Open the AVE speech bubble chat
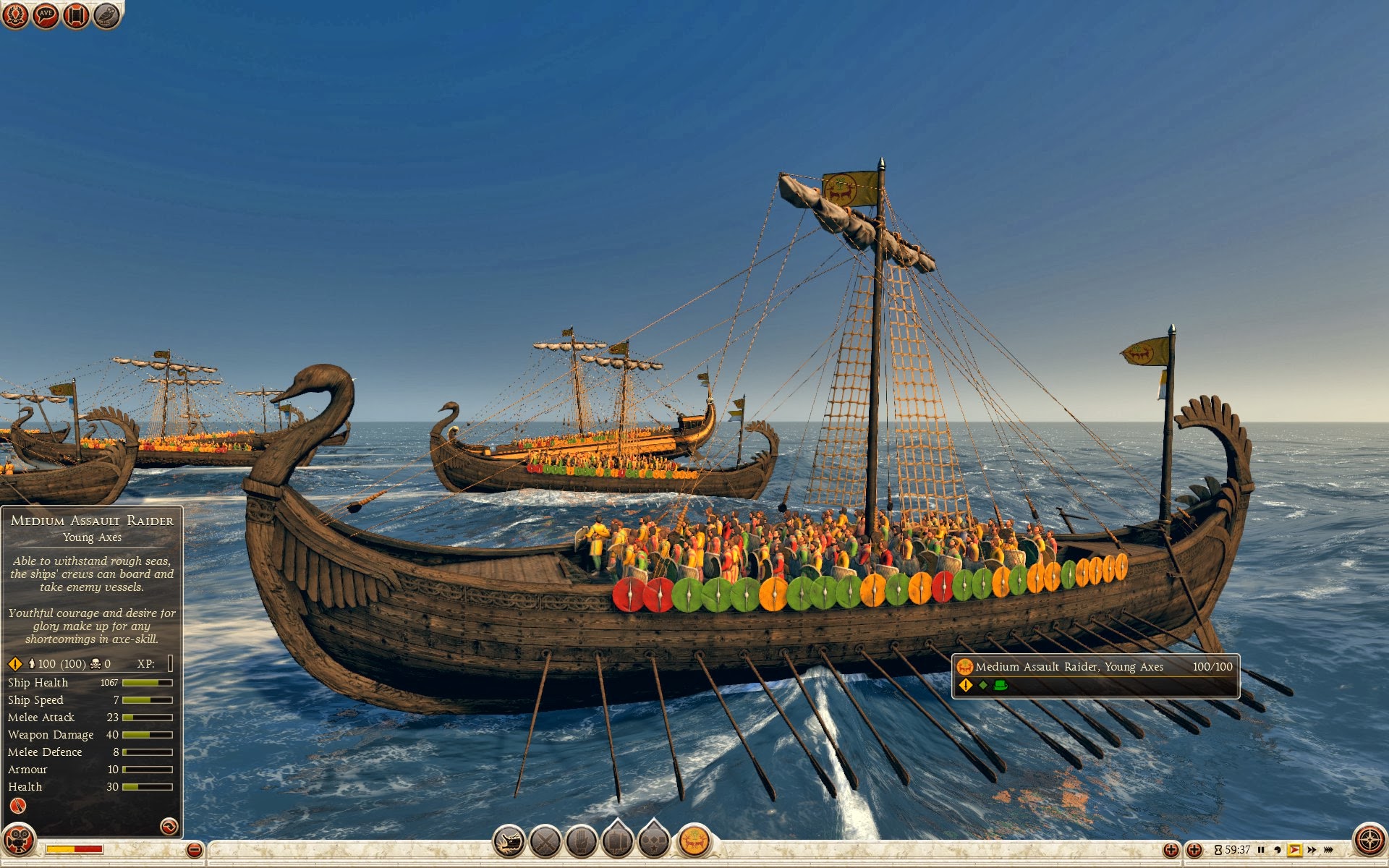This screenshot has height=868, width=1389. click(46, 15)
